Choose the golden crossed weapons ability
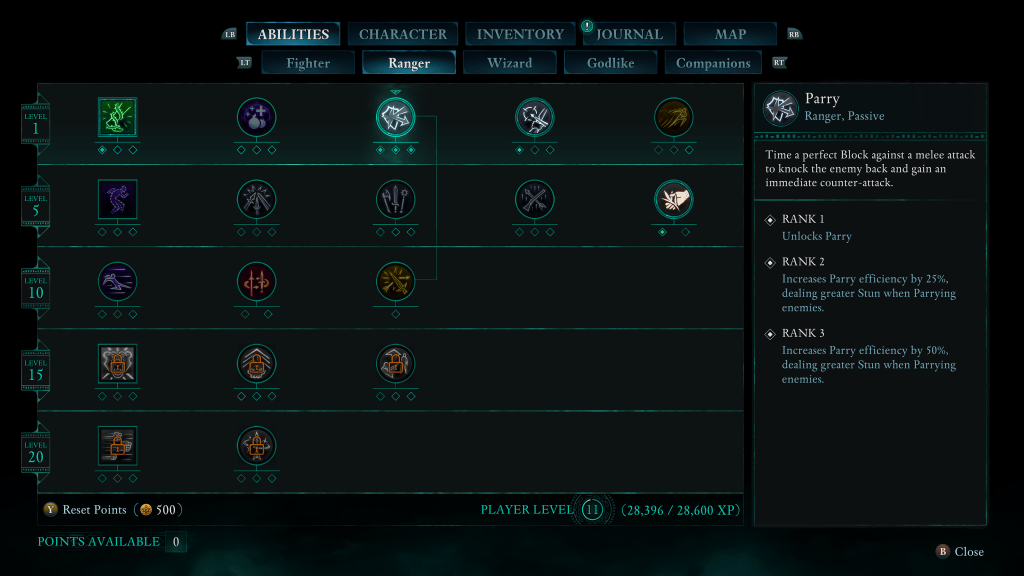This screenshot has height=576, width=1024. (395, 282)
